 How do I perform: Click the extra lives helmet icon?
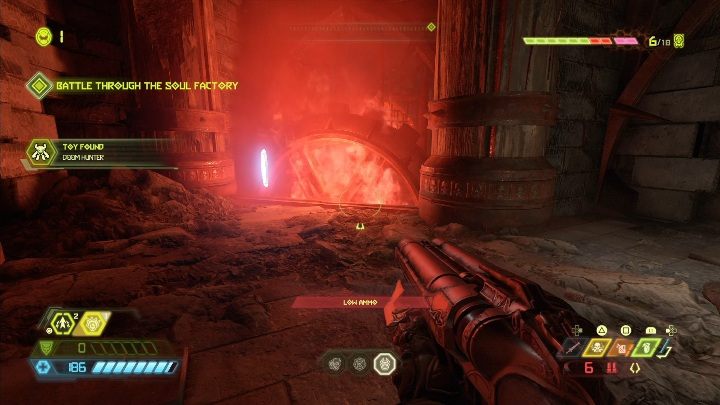[43, 36]
